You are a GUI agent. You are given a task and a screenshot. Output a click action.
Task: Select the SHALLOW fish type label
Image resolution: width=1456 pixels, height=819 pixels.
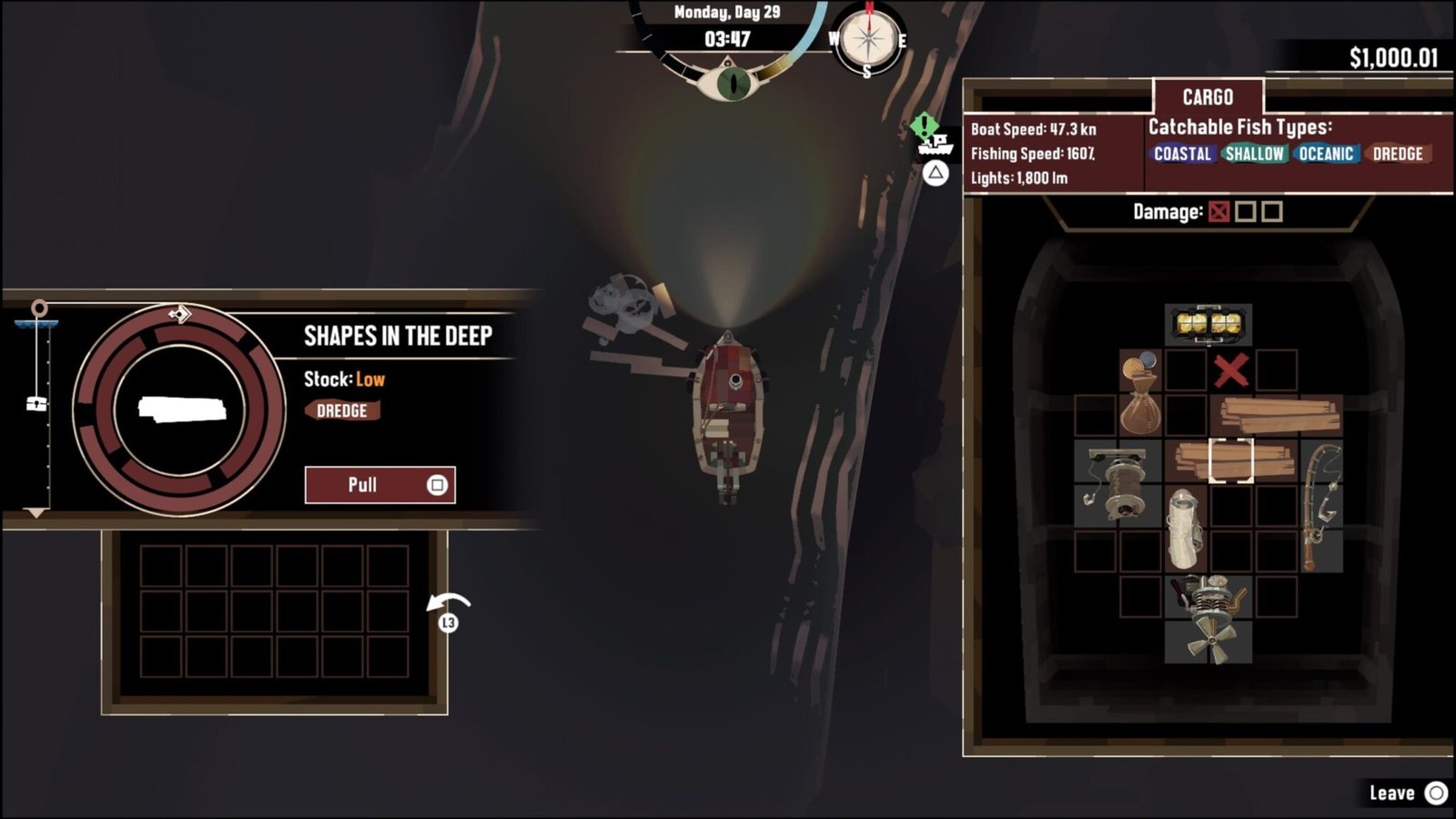pyautogui.click(x=1255, y=154)
